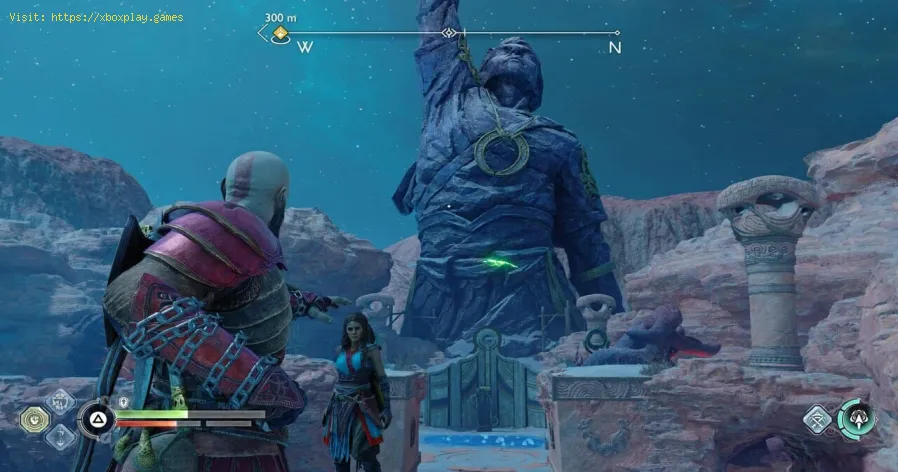This screenshot has height=472, width=898.
Task: Select the upper diamond runic attack icon
Action: 59,401
